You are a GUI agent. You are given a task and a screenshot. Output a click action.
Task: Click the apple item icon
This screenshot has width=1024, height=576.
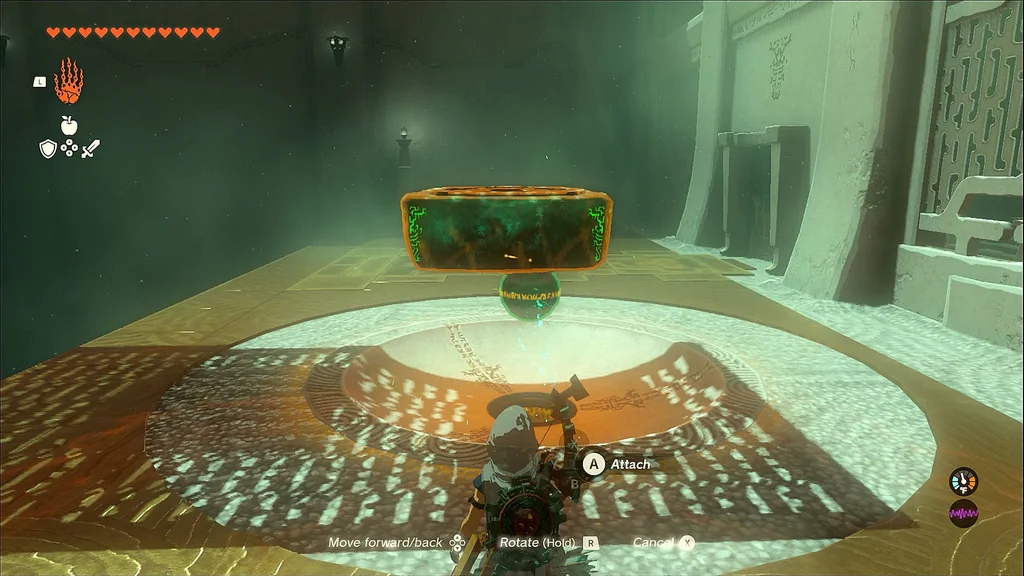coord(69,125)
